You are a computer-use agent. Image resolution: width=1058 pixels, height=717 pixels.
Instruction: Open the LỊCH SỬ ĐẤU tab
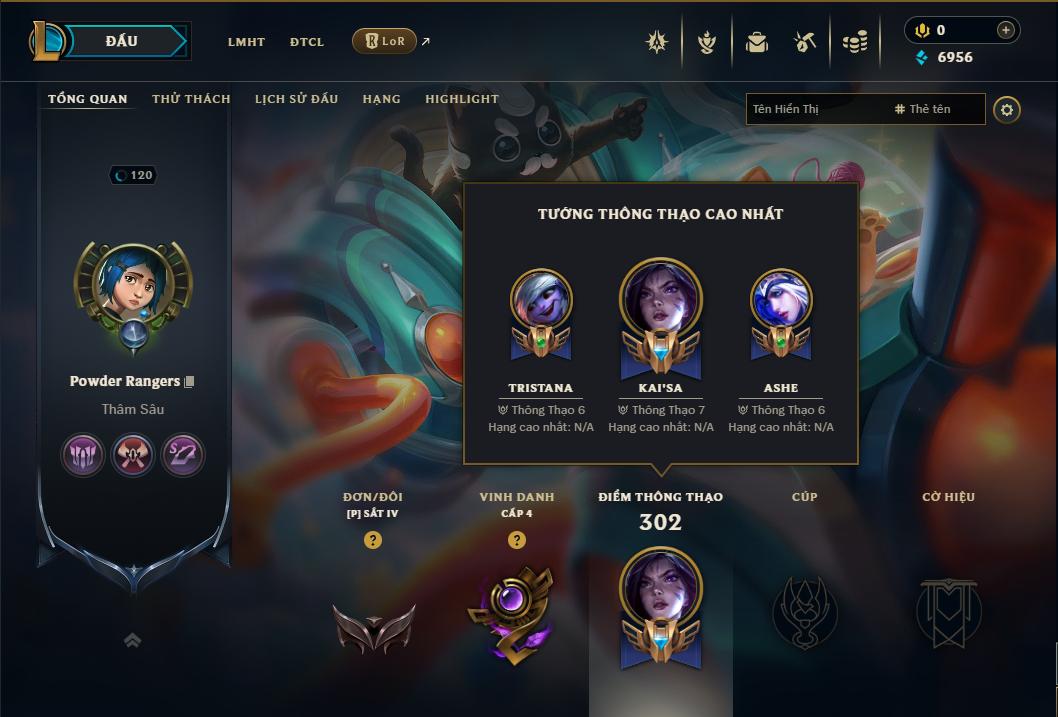coord(296,99)
